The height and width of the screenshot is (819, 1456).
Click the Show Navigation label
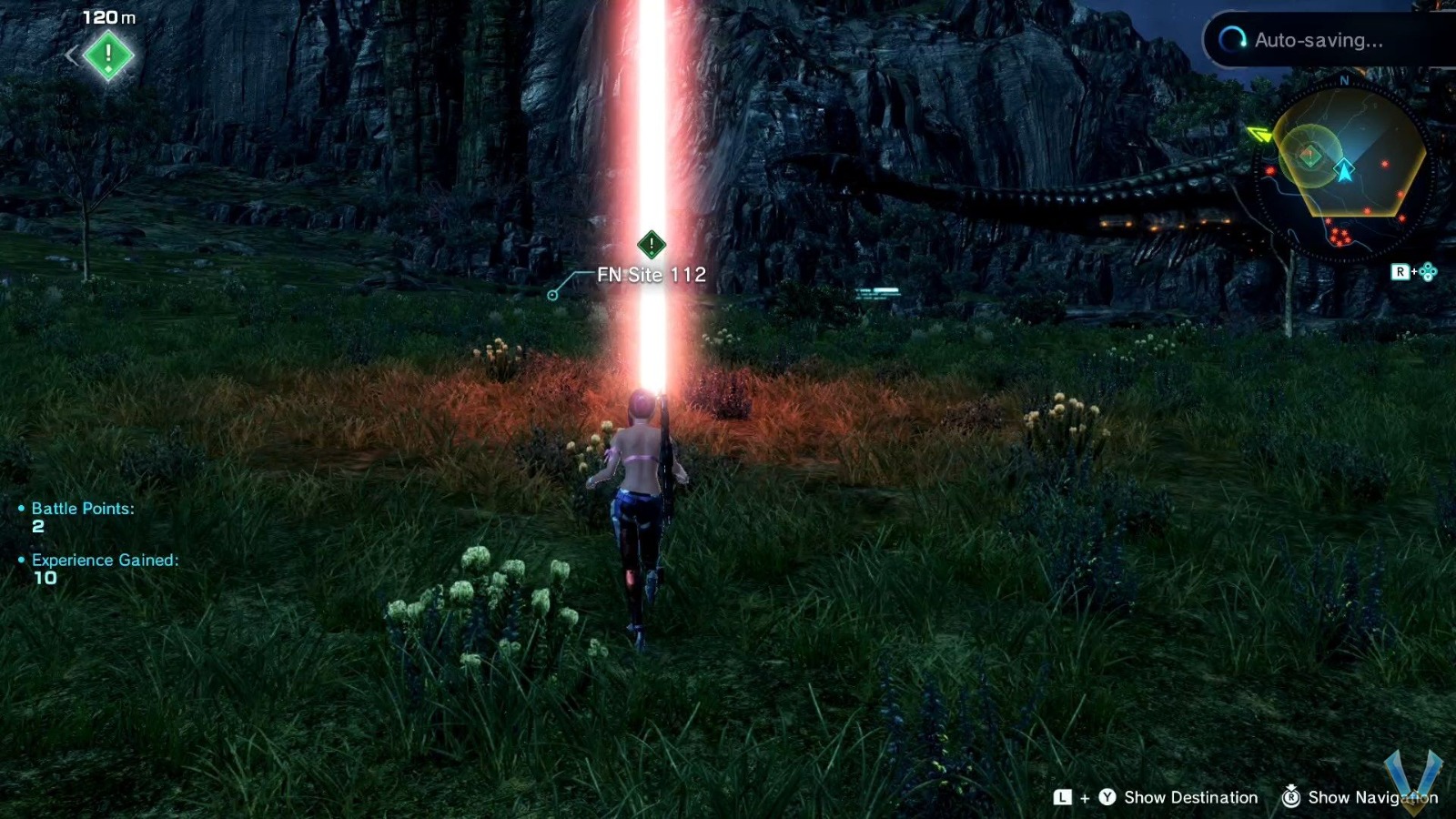coord(1372,797)
